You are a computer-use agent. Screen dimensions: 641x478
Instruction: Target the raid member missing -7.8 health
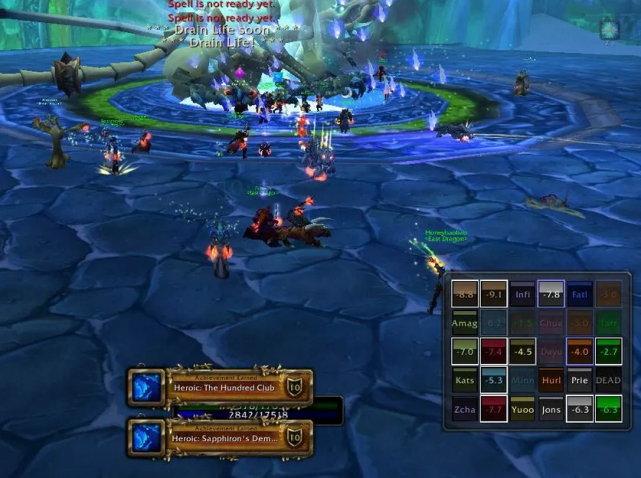[551, 295]
